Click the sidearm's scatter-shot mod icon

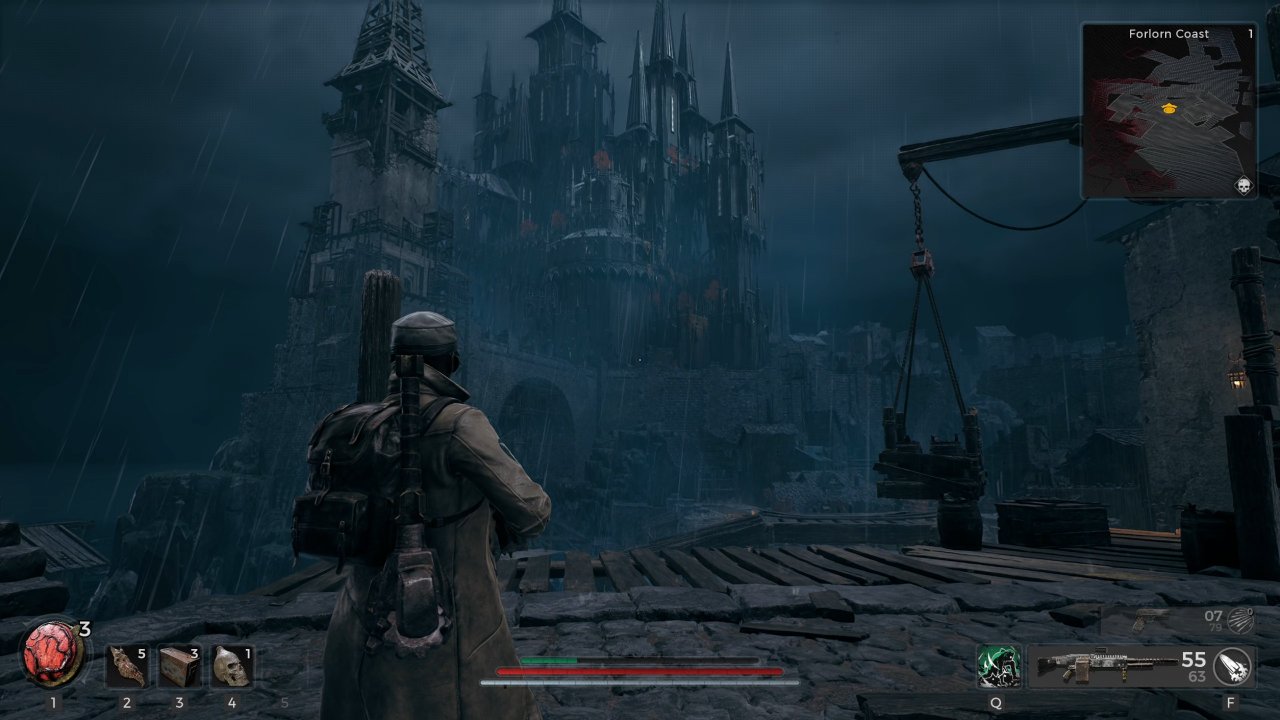pos(1240,619)
